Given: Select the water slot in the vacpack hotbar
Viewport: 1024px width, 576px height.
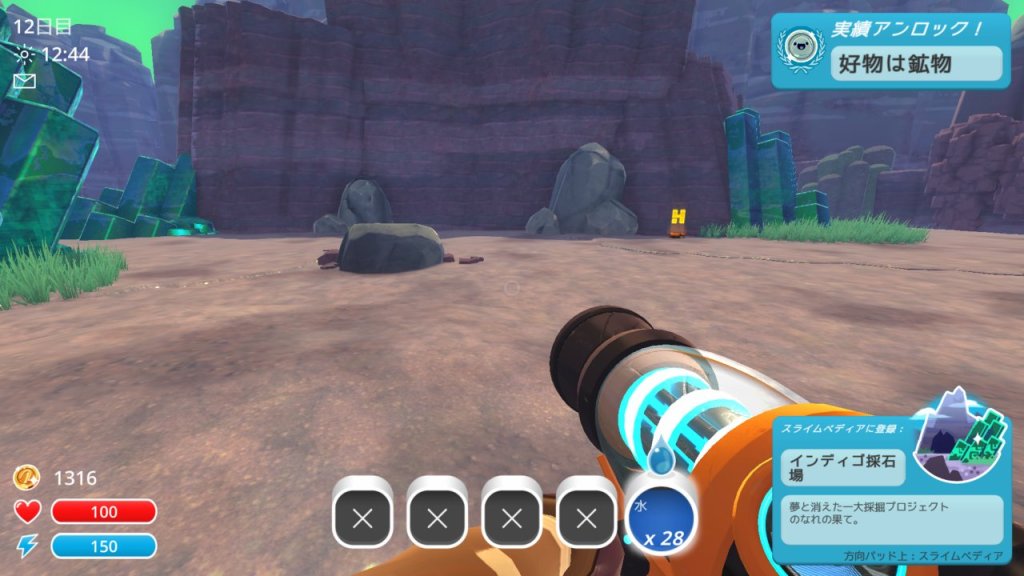Looking at the screenshot, I should [x=660, y=512].
